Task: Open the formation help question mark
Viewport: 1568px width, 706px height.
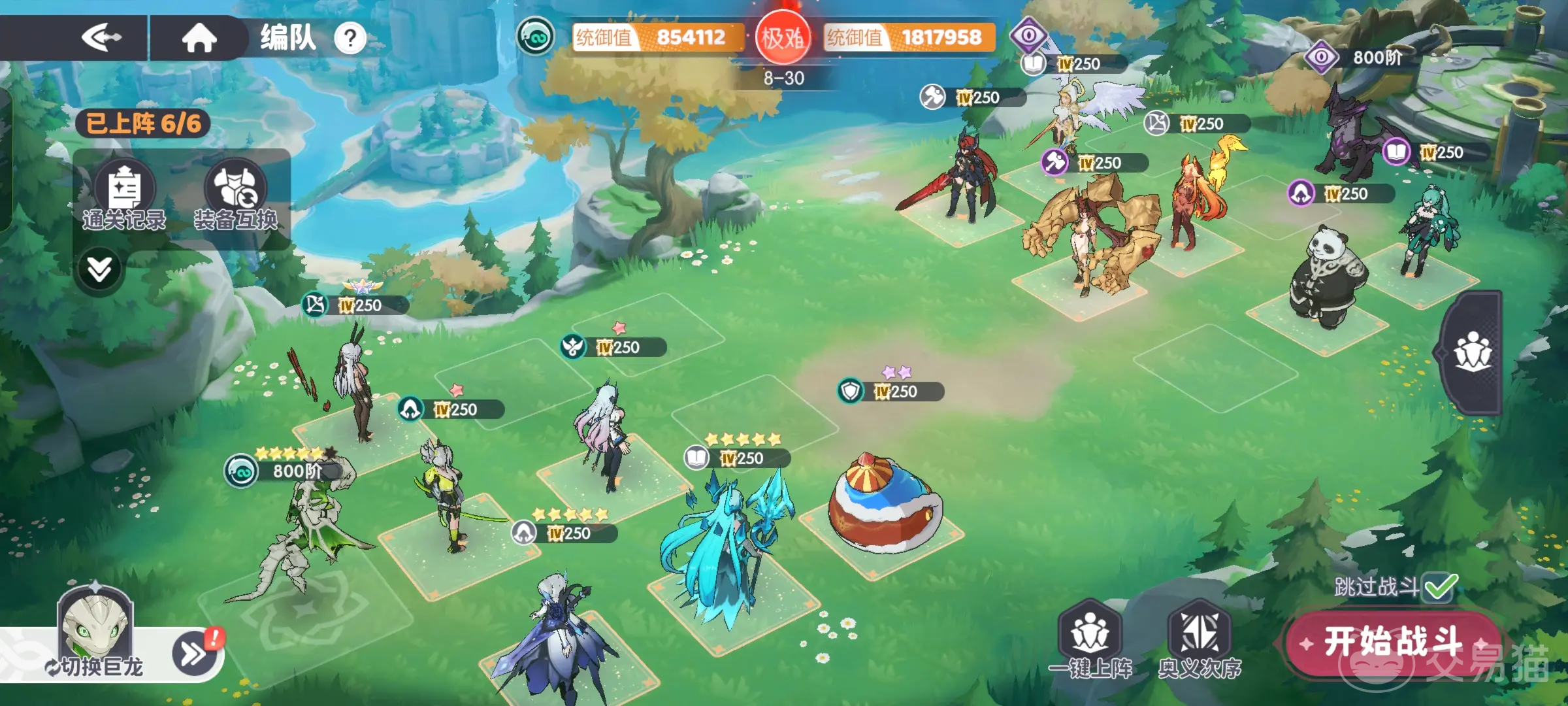Action: coord(350,39)
